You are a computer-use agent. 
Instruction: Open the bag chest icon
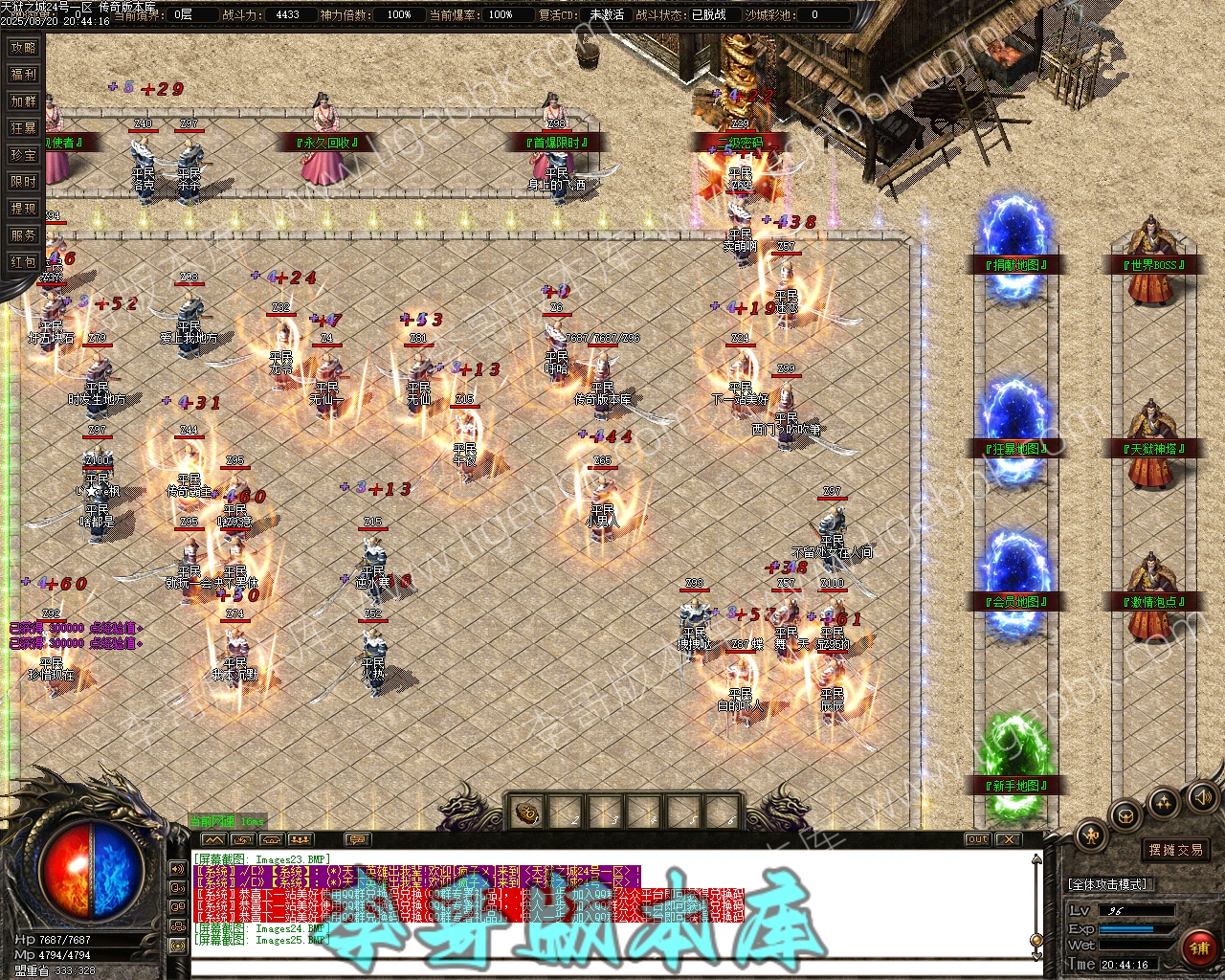1126,815
